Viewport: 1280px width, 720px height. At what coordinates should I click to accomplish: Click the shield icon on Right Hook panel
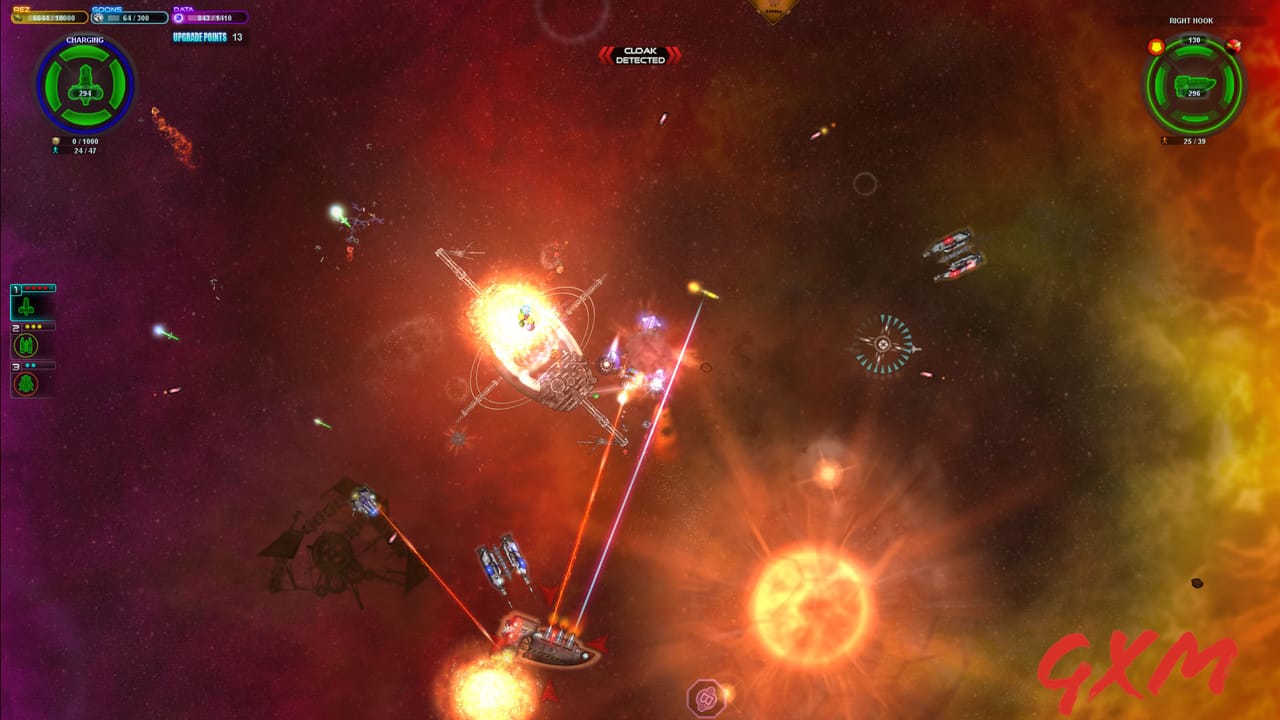point(1157,46)
